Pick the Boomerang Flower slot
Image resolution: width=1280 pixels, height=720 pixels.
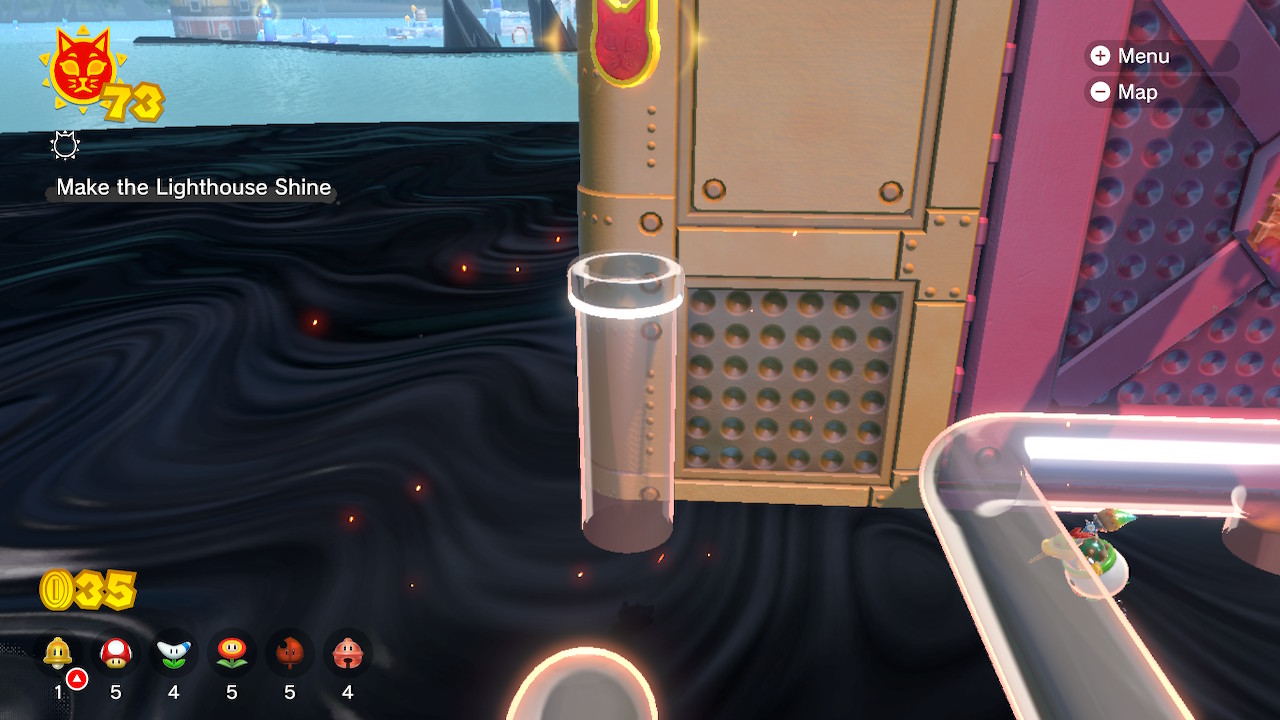(174, 654)
